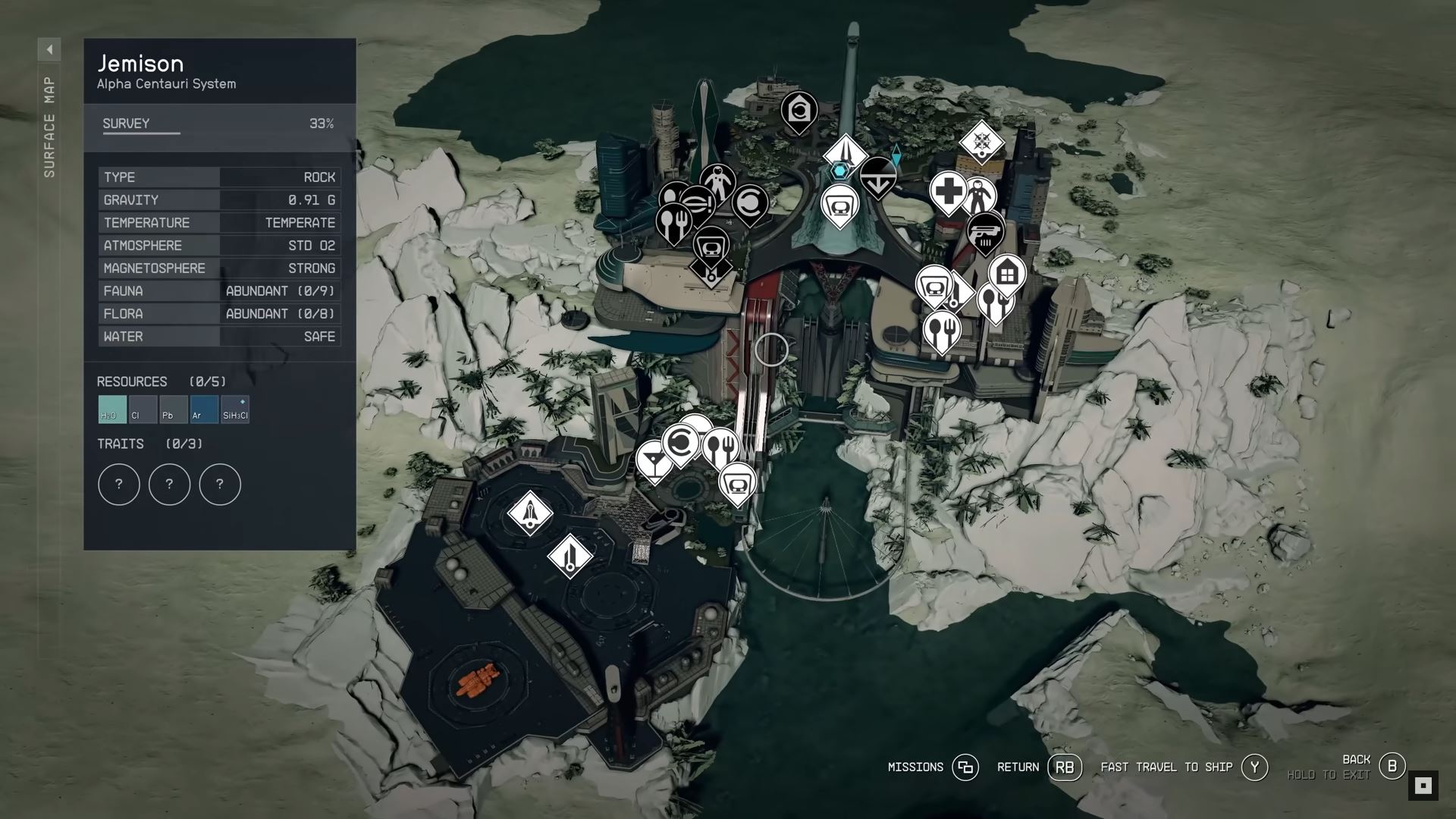Choose the shield with down-arrow marker
This screenshot has height=819, width=1456.
coord(878,176)
